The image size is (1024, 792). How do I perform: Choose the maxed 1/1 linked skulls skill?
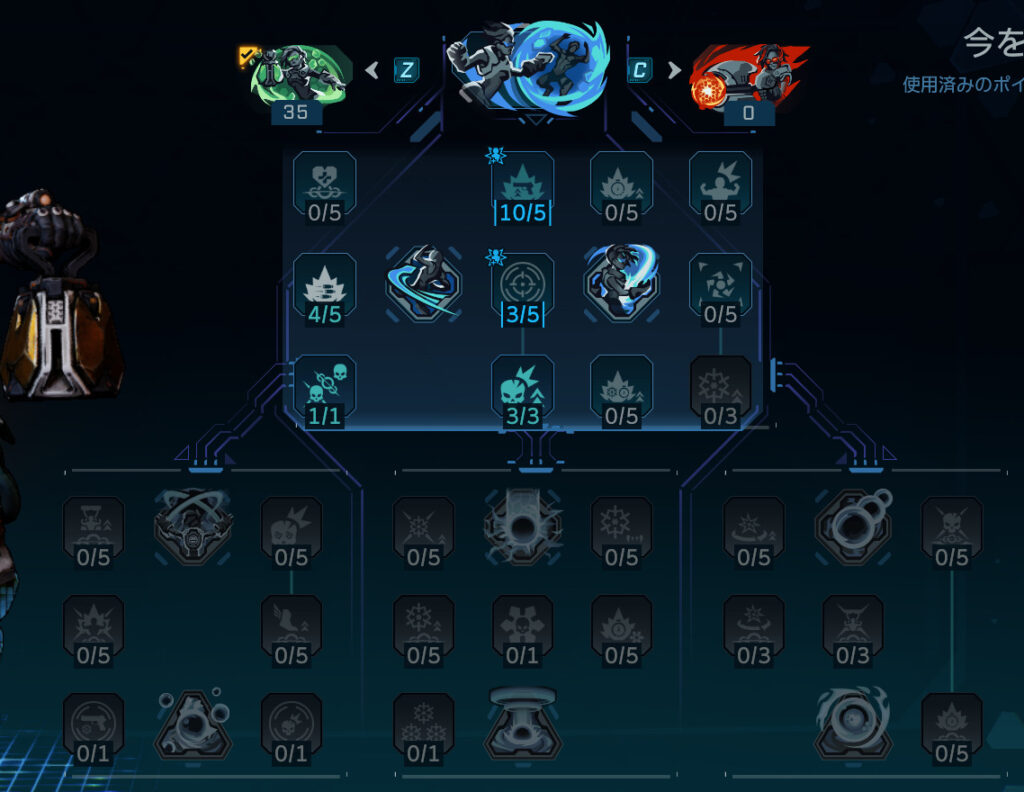click(324, 386)
